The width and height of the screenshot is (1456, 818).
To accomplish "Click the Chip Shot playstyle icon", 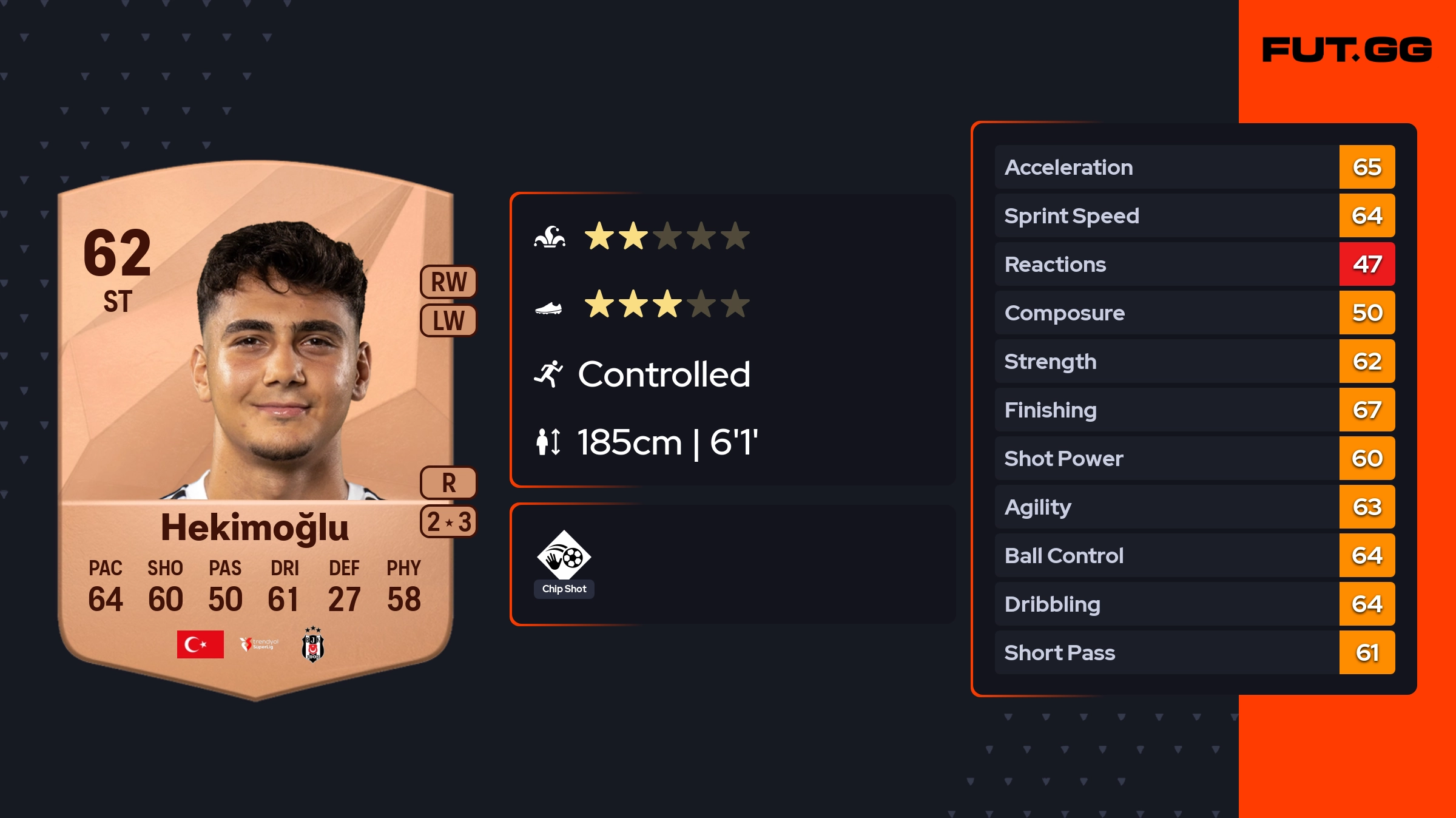I will pyautogui.click(x=564, y=556).
